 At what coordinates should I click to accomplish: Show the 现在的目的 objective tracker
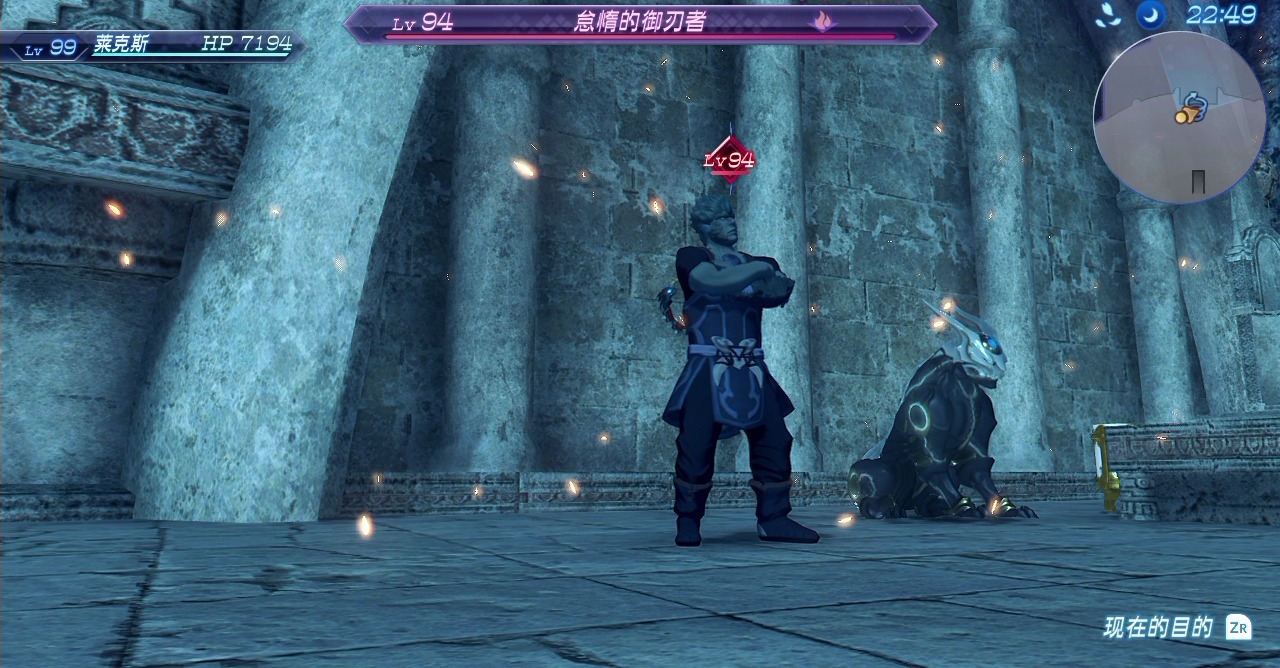click(x=1176, y=627)
